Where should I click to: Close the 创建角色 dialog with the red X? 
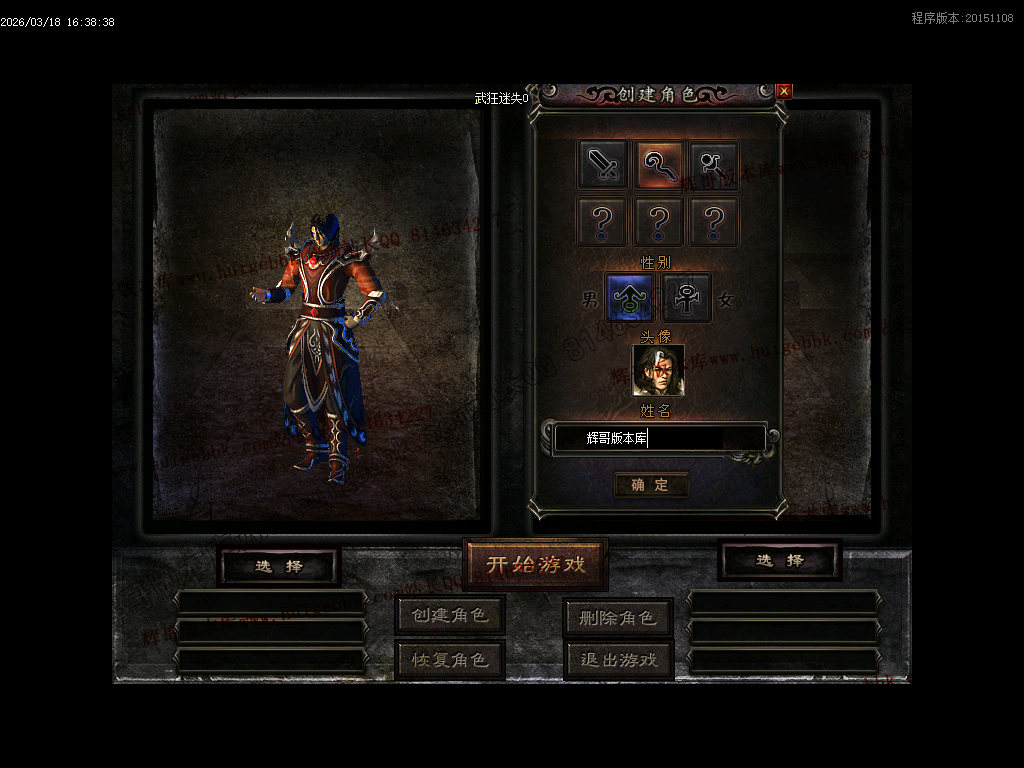784,91
